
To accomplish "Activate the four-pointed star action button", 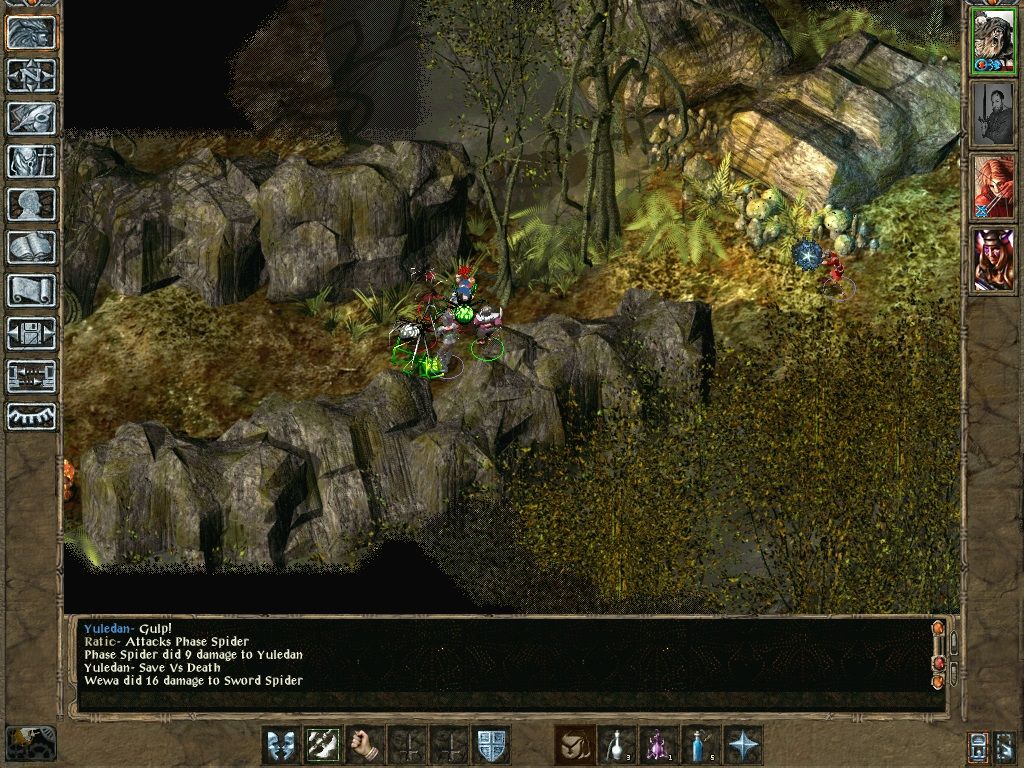I will click(743, 746).
